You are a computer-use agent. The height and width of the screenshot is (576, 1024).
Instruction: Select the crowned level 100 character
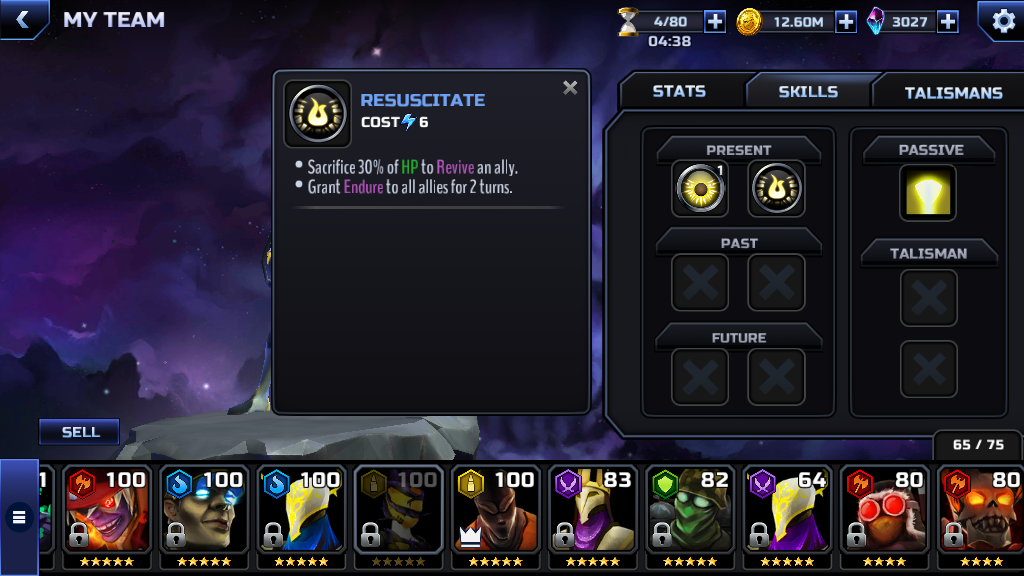(495, 515)
